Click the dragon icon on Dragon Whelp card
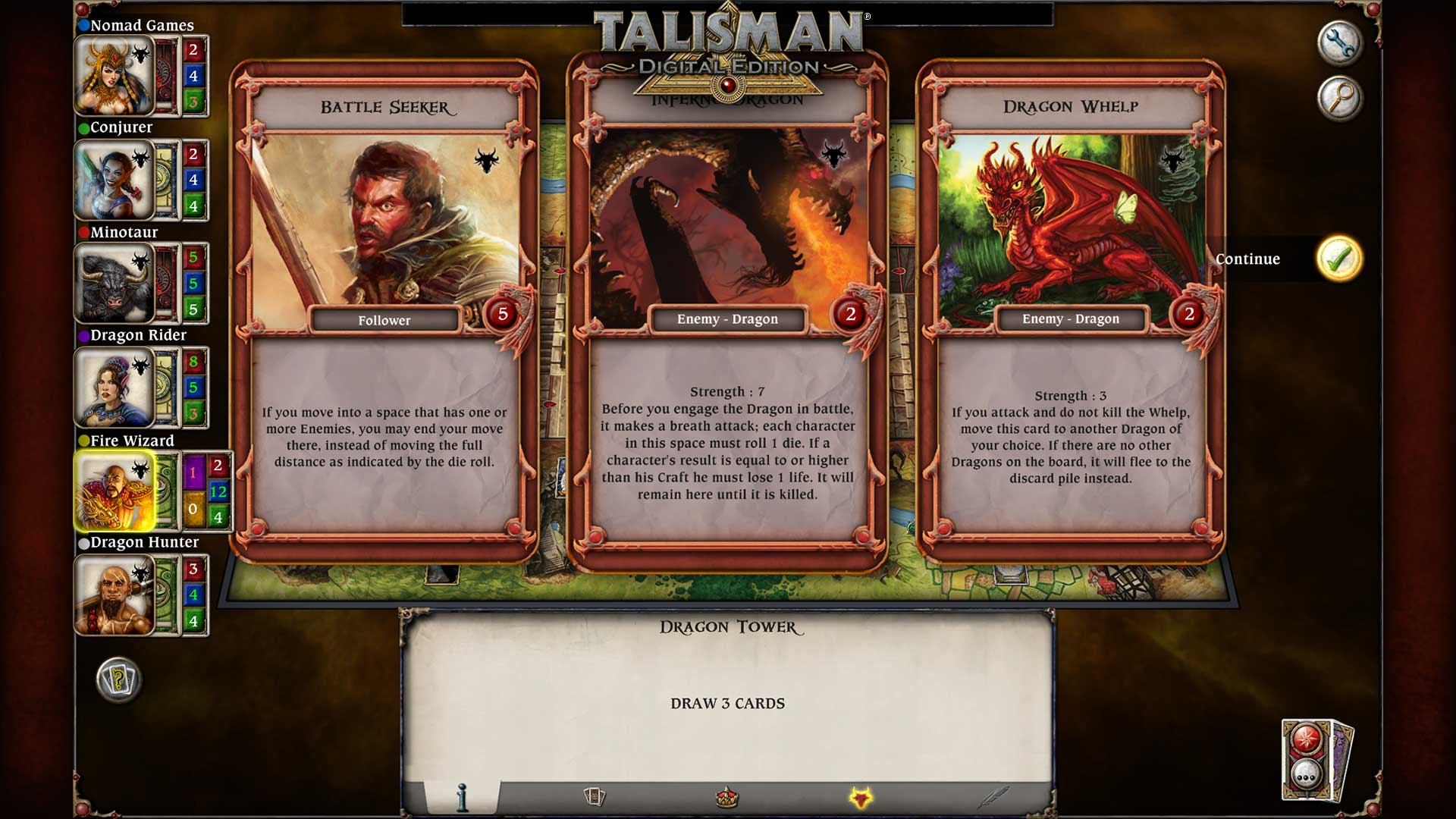1456x819 pixels. coord(1174,158)
